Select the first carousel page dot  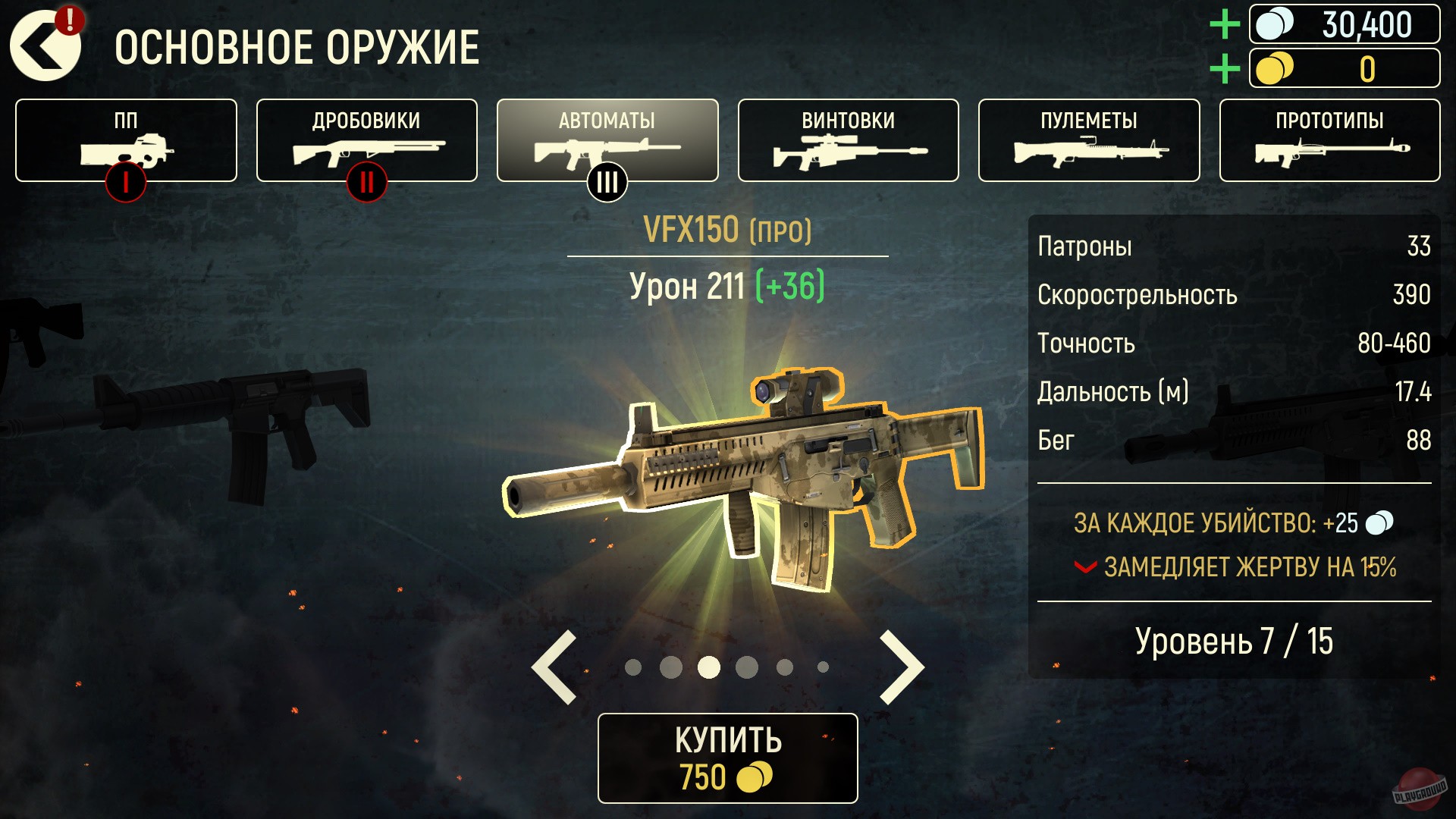[635, 665]
